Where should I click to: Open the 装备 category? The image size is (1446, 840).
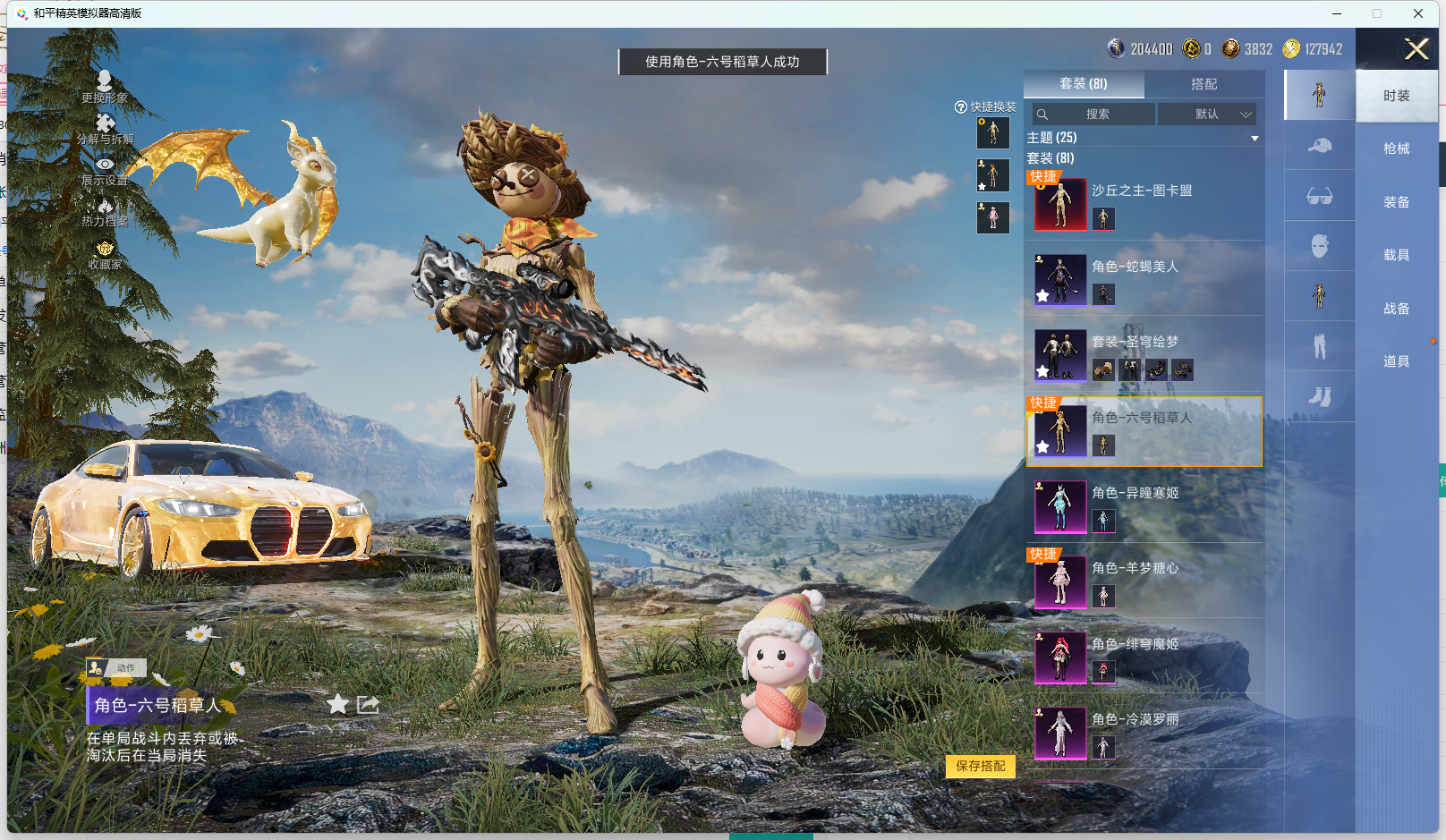1396,202
